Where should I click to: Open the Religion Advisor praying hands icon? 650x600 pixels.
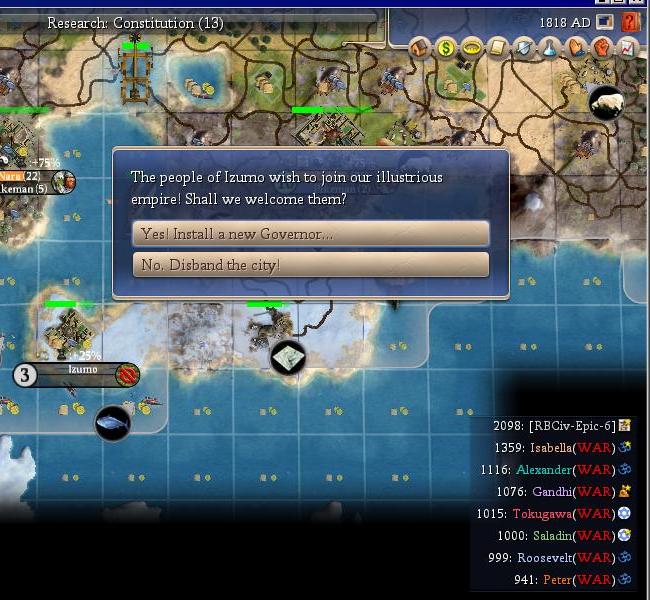pyautogui.click(x=576, y=47)
